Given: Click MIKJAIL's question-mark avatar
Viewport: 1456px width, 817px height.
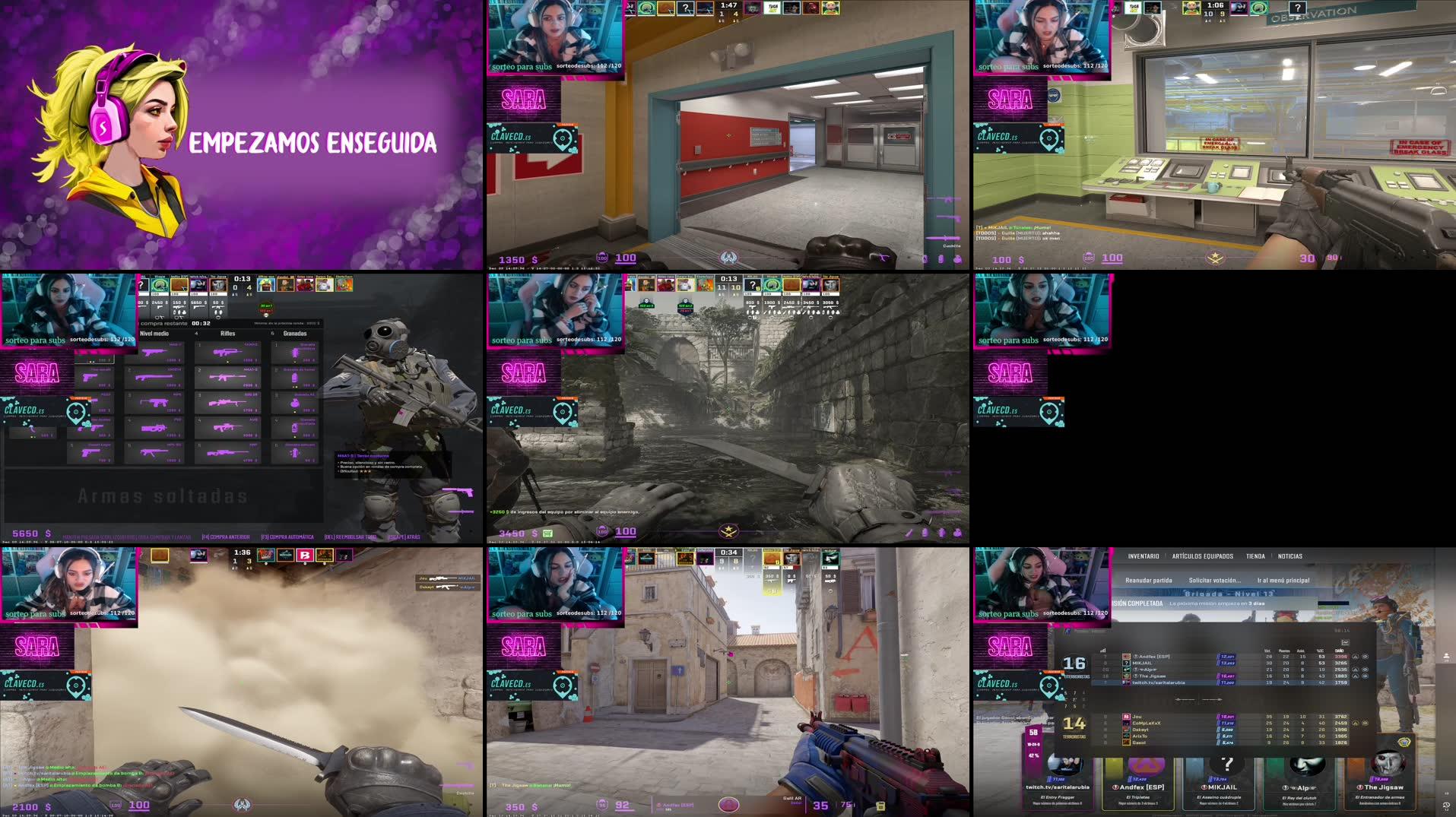Looking at the screenshot, I should click(x=1127, y=663).
